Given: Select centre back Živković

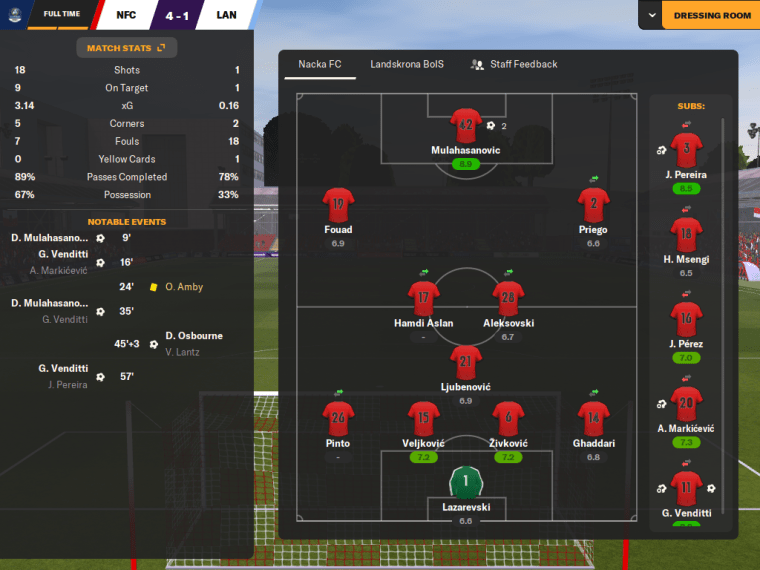Looking at the screenshot, I should coord(508,419).
